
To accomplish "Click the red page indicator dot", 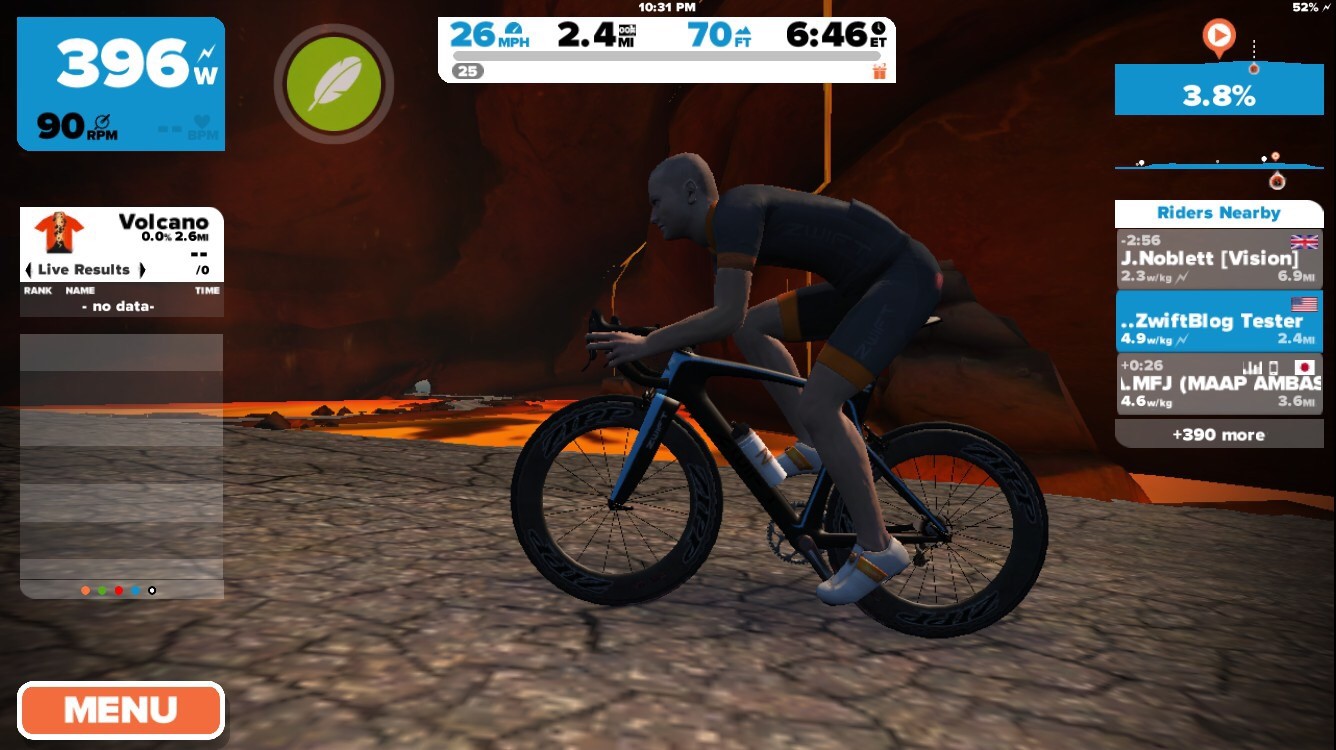I will pos(118,591).
